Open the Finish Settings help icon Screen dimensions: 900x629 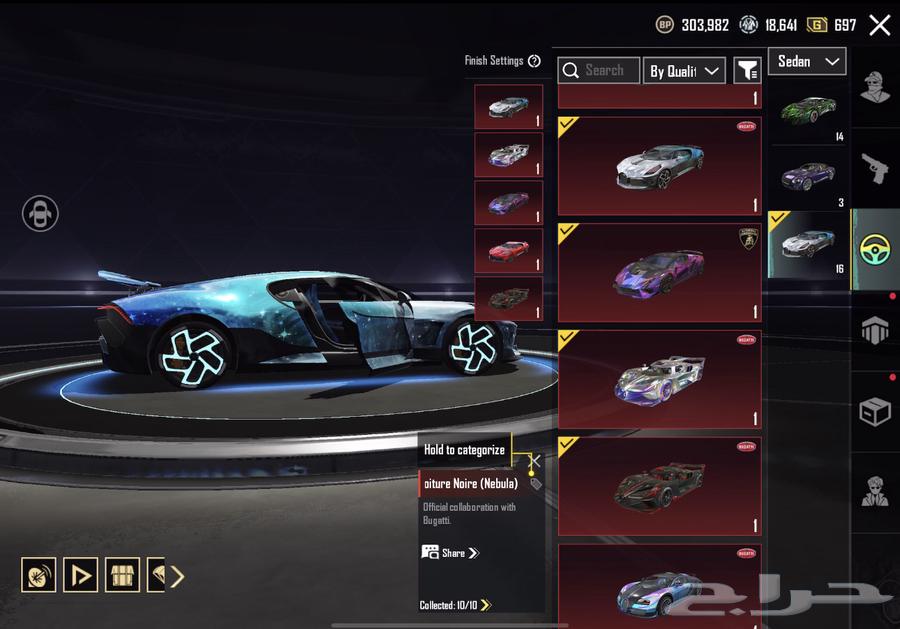[x=534, y=61]
